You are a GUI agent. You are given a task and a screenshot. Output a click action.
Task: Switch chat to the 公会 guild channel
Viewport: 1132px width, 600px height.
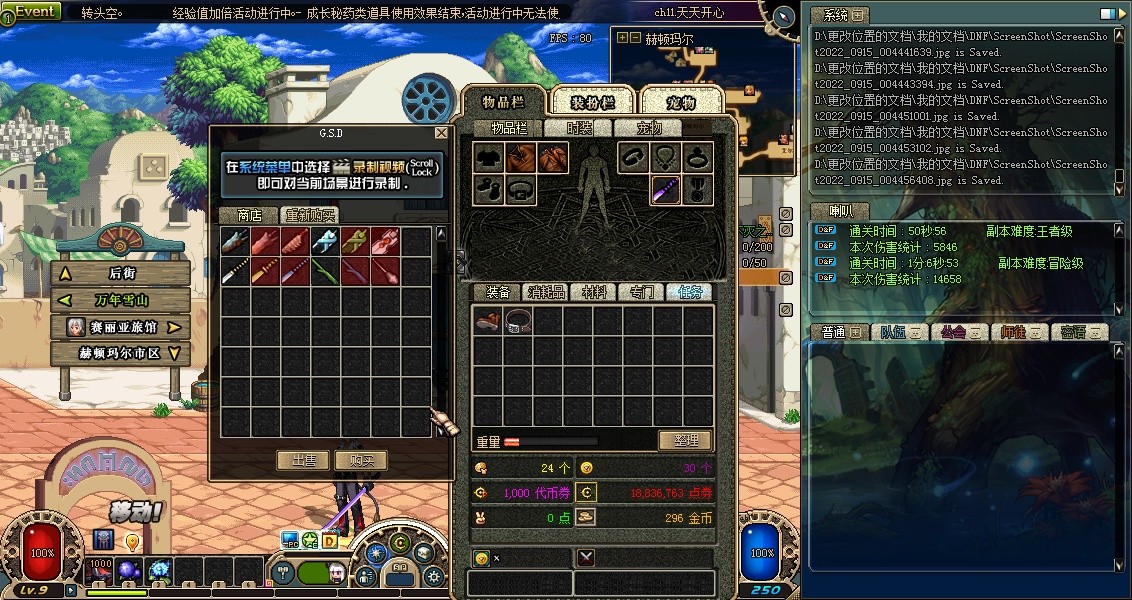click(x=958, y=332)
